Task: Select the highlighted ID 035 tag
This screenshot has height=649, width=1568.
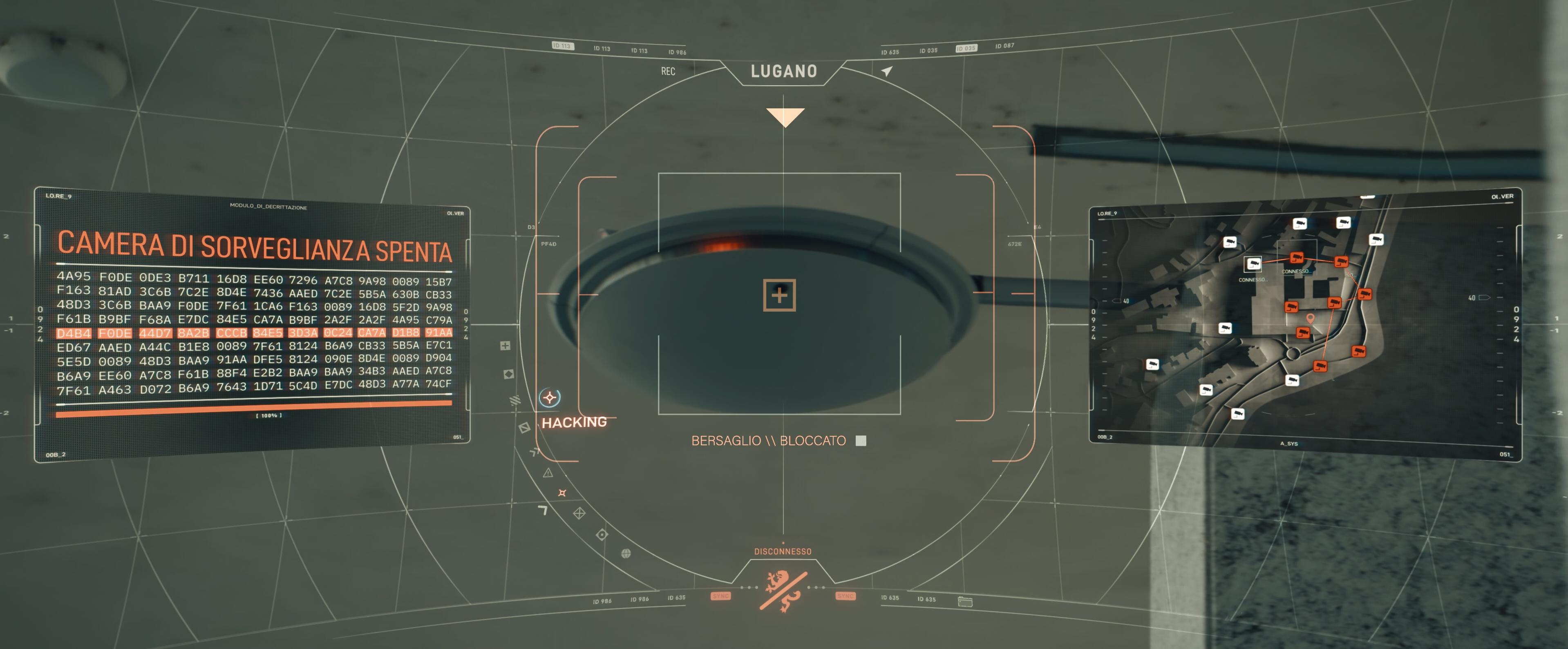Action: (966, 48)
